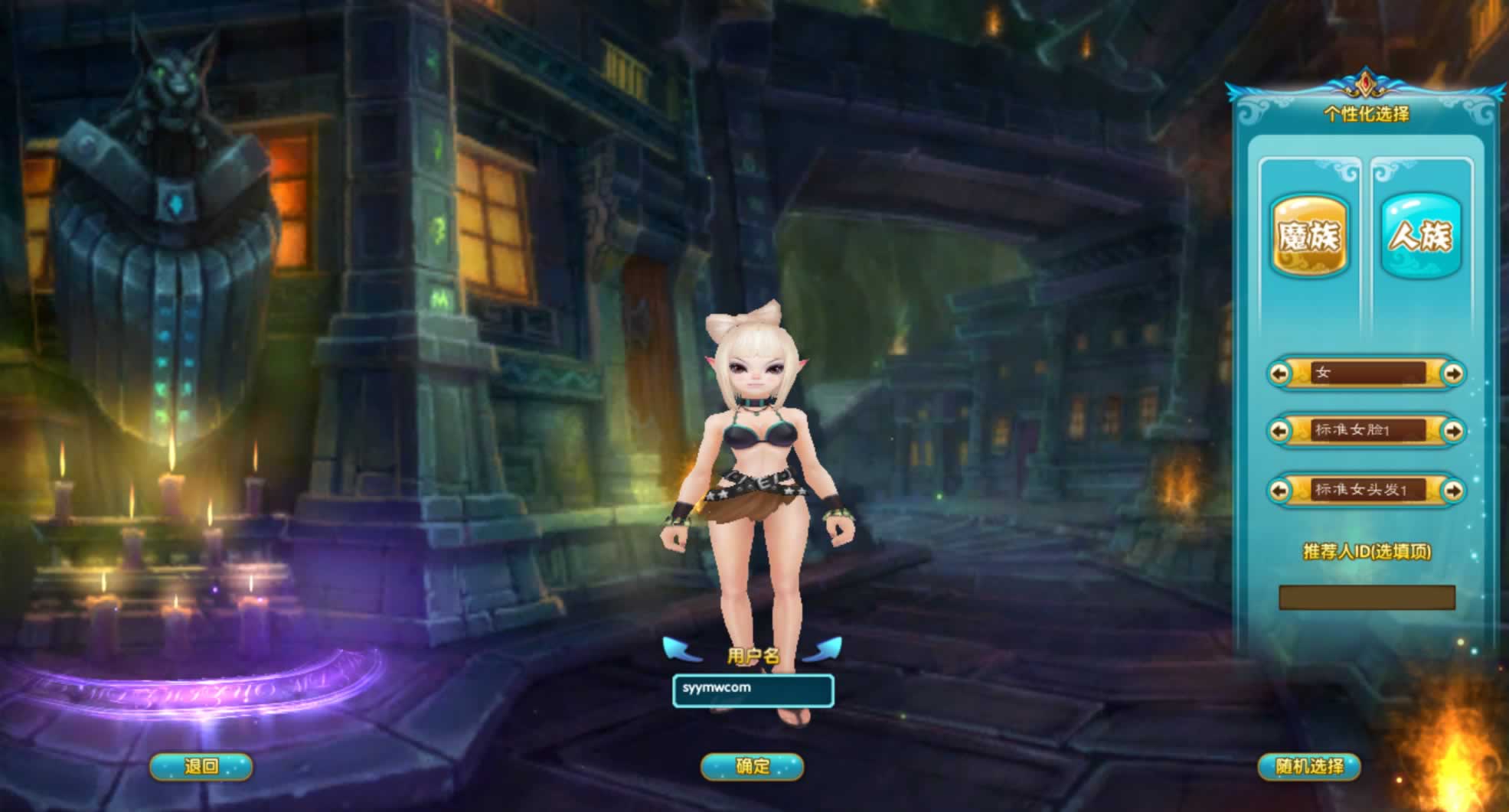Click the left arrow on the 女 gender selector
Image resolution: width=1509 pixels, height=812 pixels.
tap(1279, 373)
